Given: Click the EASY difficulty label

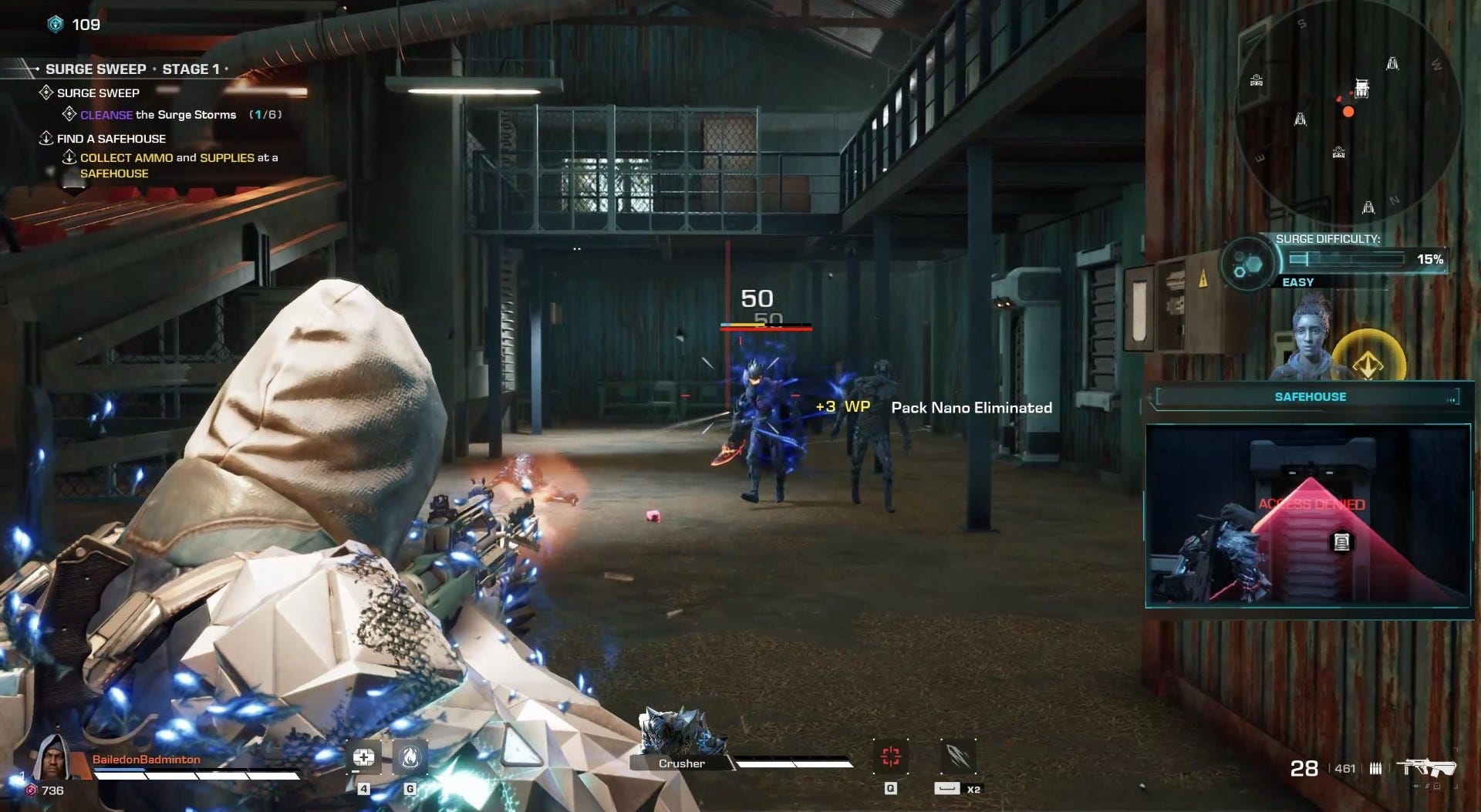Looking at the screenshot, I should click(1299, 281).
